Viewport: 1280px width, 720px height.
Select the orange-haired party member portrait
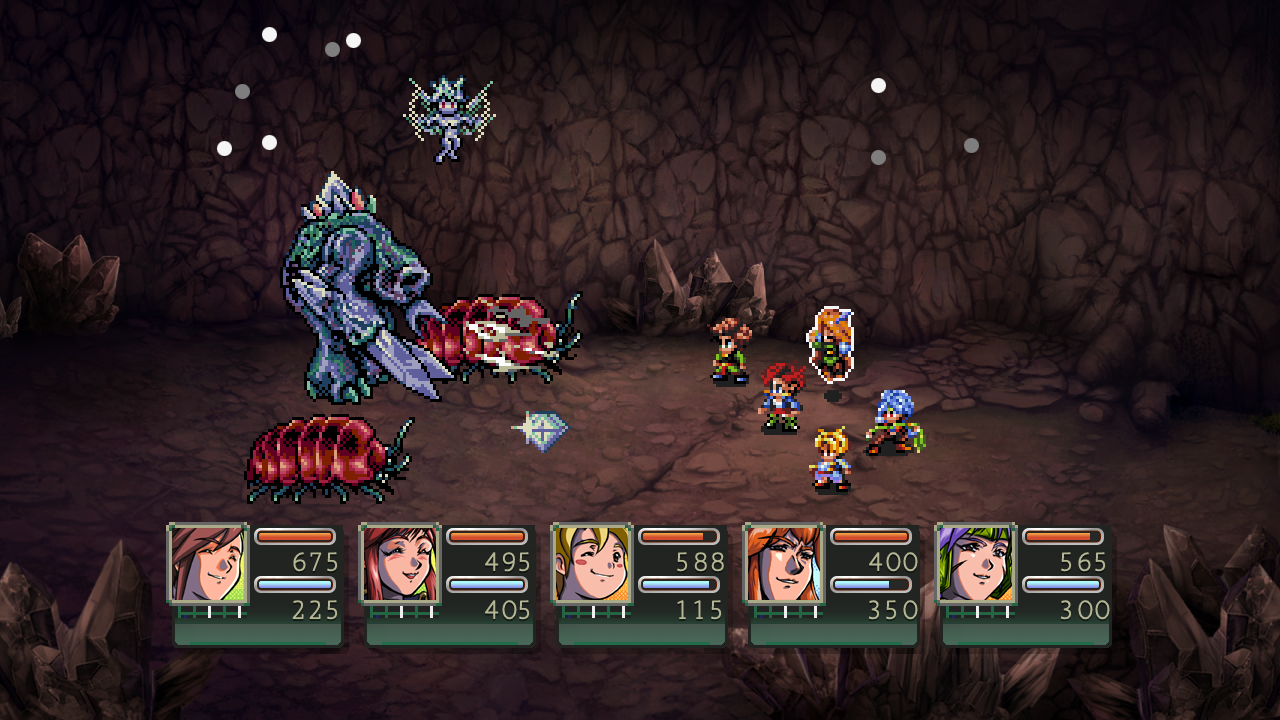point(783,564)
